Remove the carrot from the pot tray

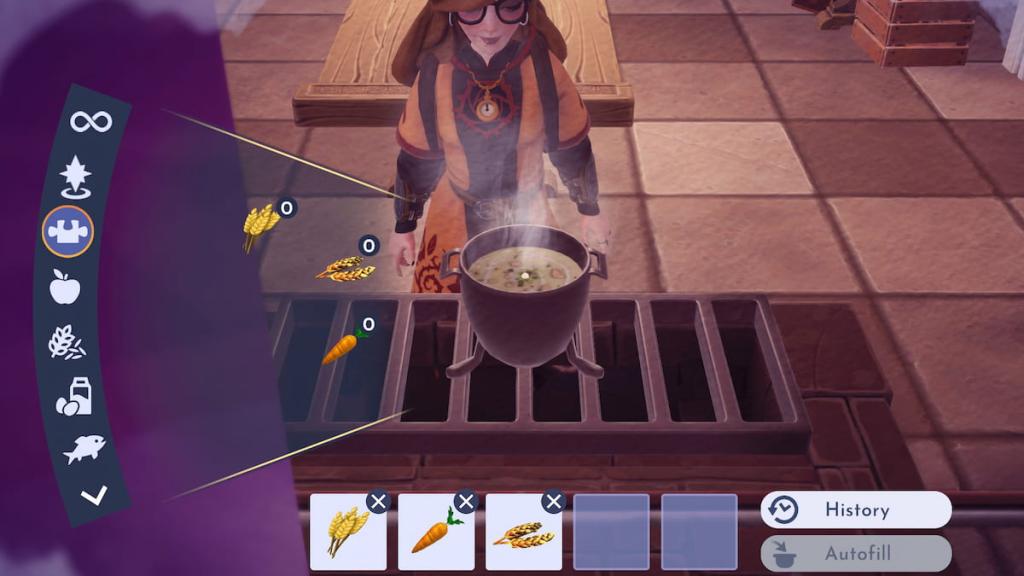[x=466, y=502]
